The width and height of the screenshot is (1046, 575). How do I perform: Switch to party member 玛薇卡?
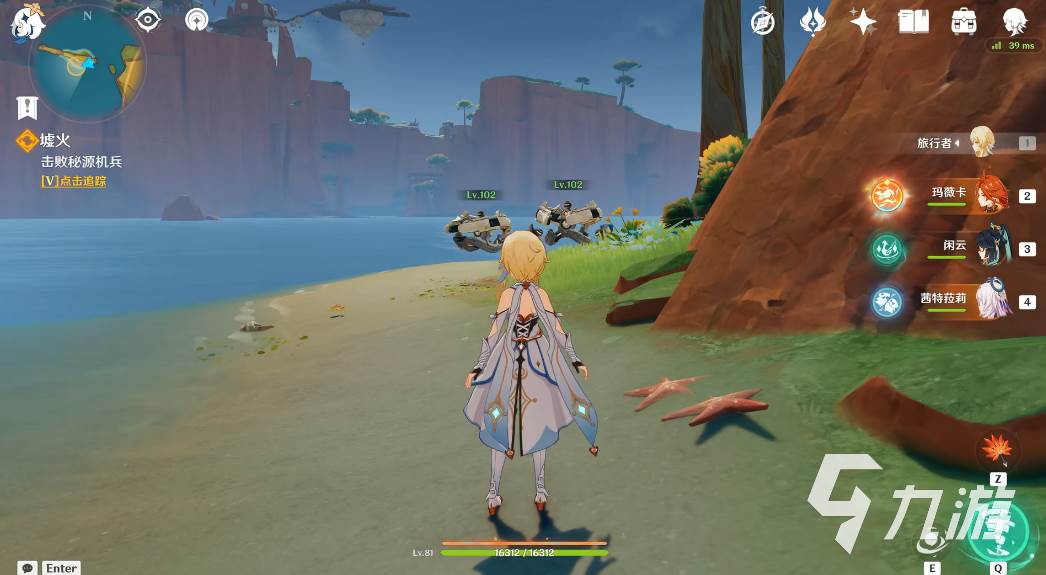coord(990,195)
